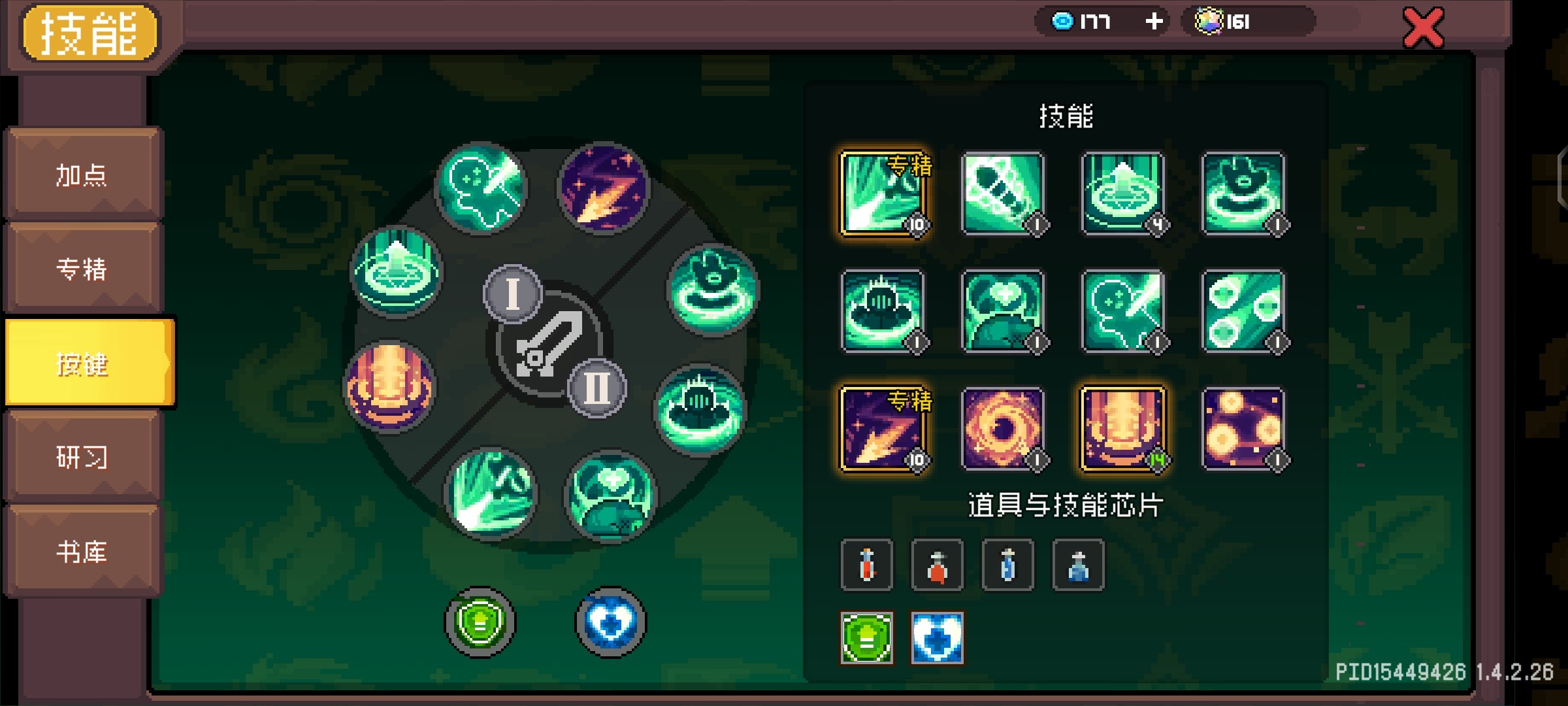The image size is (1568, 706).
Task: Click the green shield slot below the wheel
Action: coord(480,622)
